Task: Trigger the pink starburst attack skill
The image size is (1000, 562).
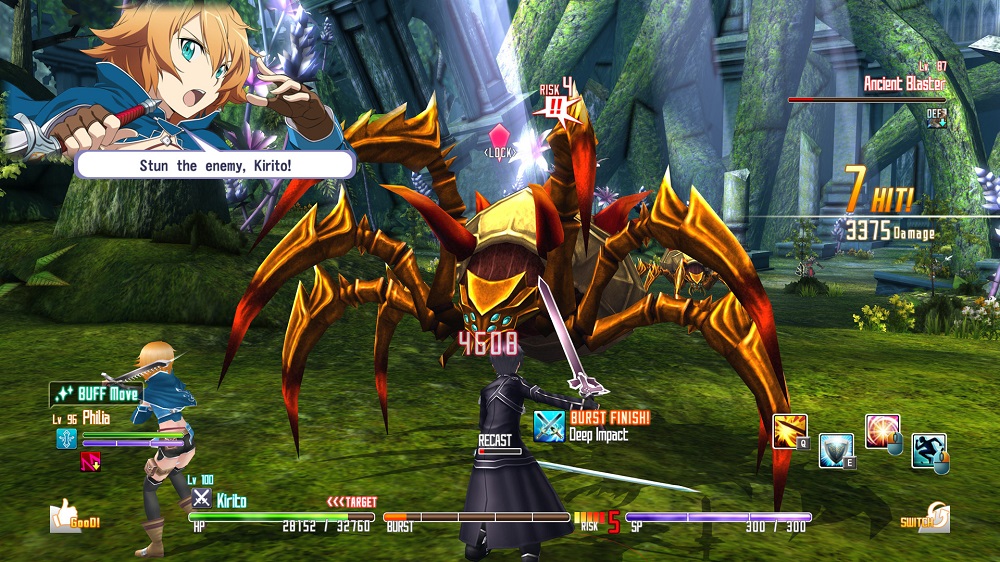Action: [x=882, y=431]
